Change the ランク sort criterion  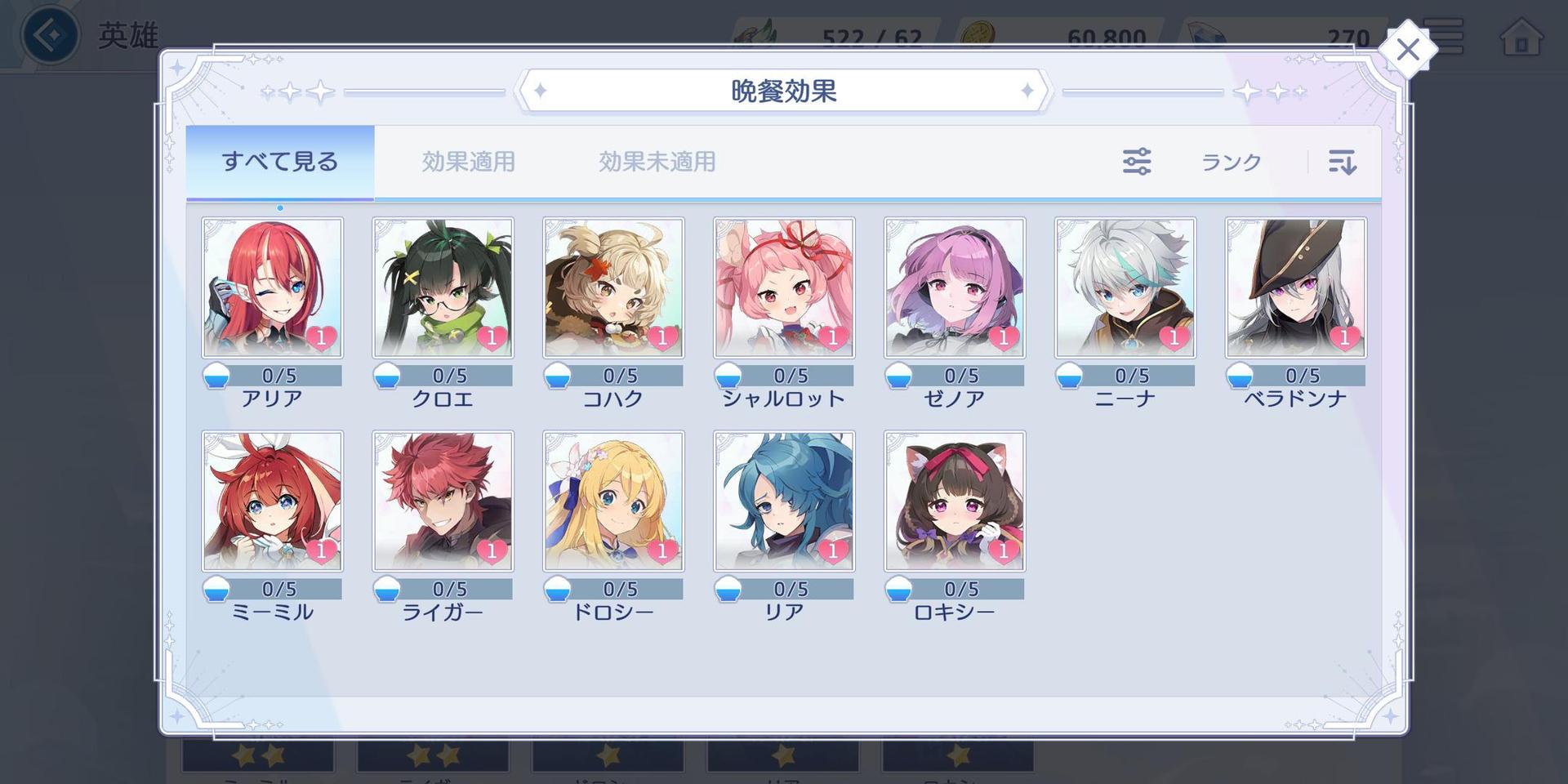(1231, 162)
